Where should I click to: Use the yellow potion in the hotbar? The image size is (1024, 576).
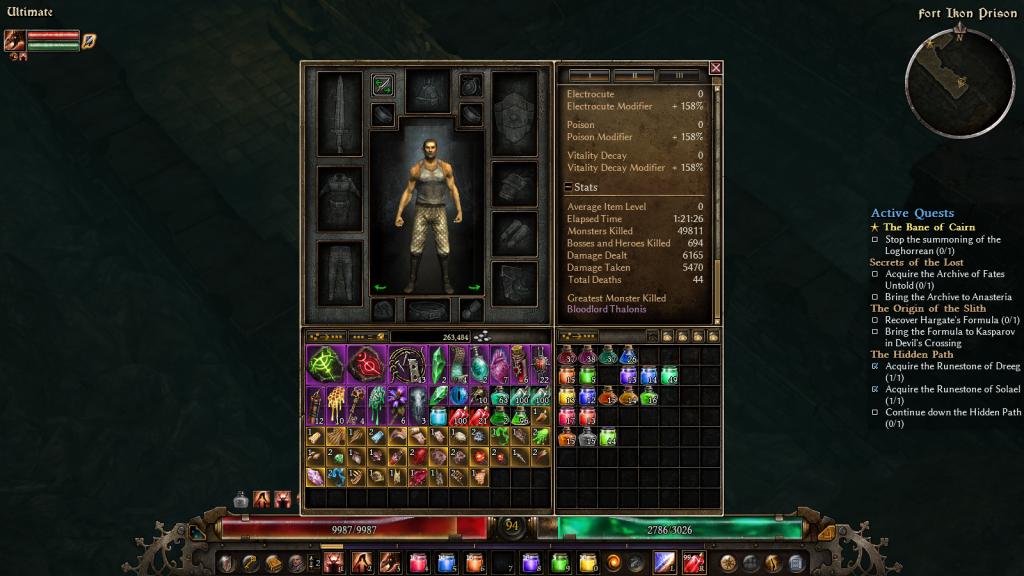[587, 563]
